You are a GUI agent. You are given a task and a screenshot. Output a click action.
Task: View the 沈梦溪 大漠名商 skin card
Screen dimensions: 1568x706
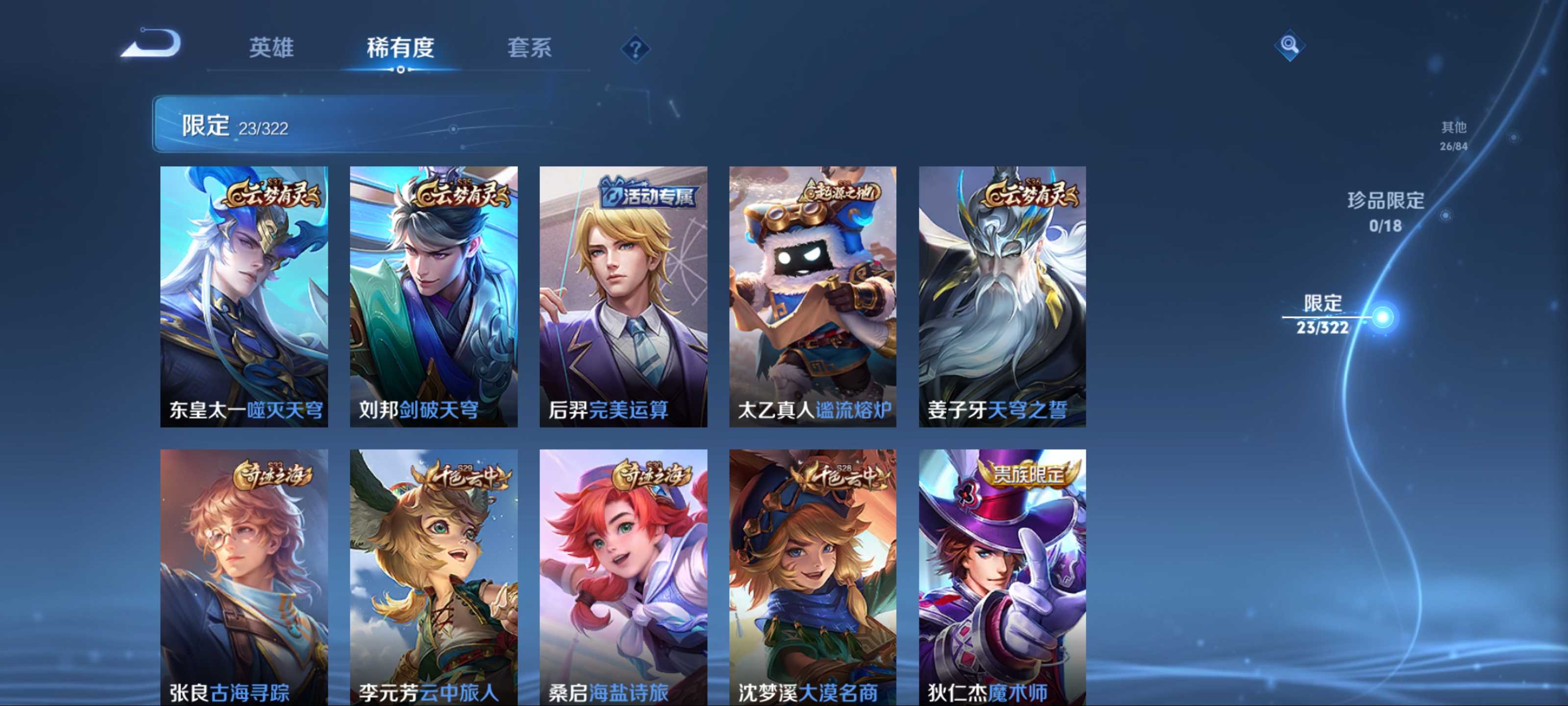(812, 577)
